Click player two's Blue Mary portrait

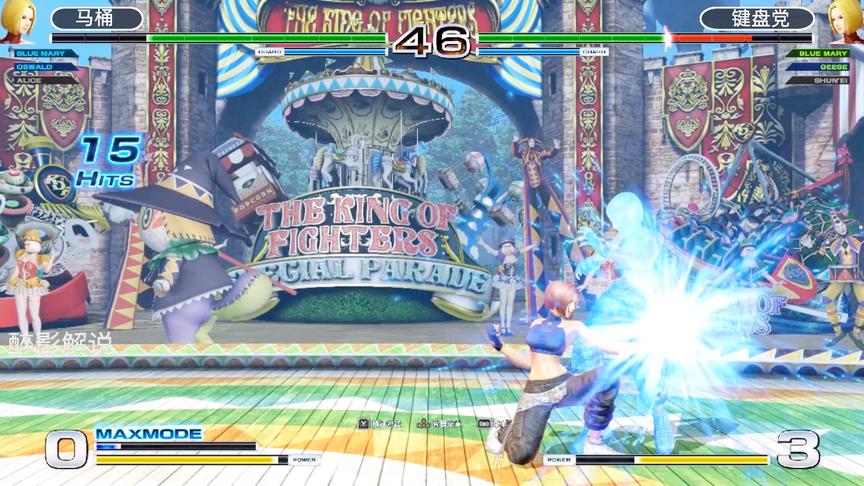coord(845,20)
